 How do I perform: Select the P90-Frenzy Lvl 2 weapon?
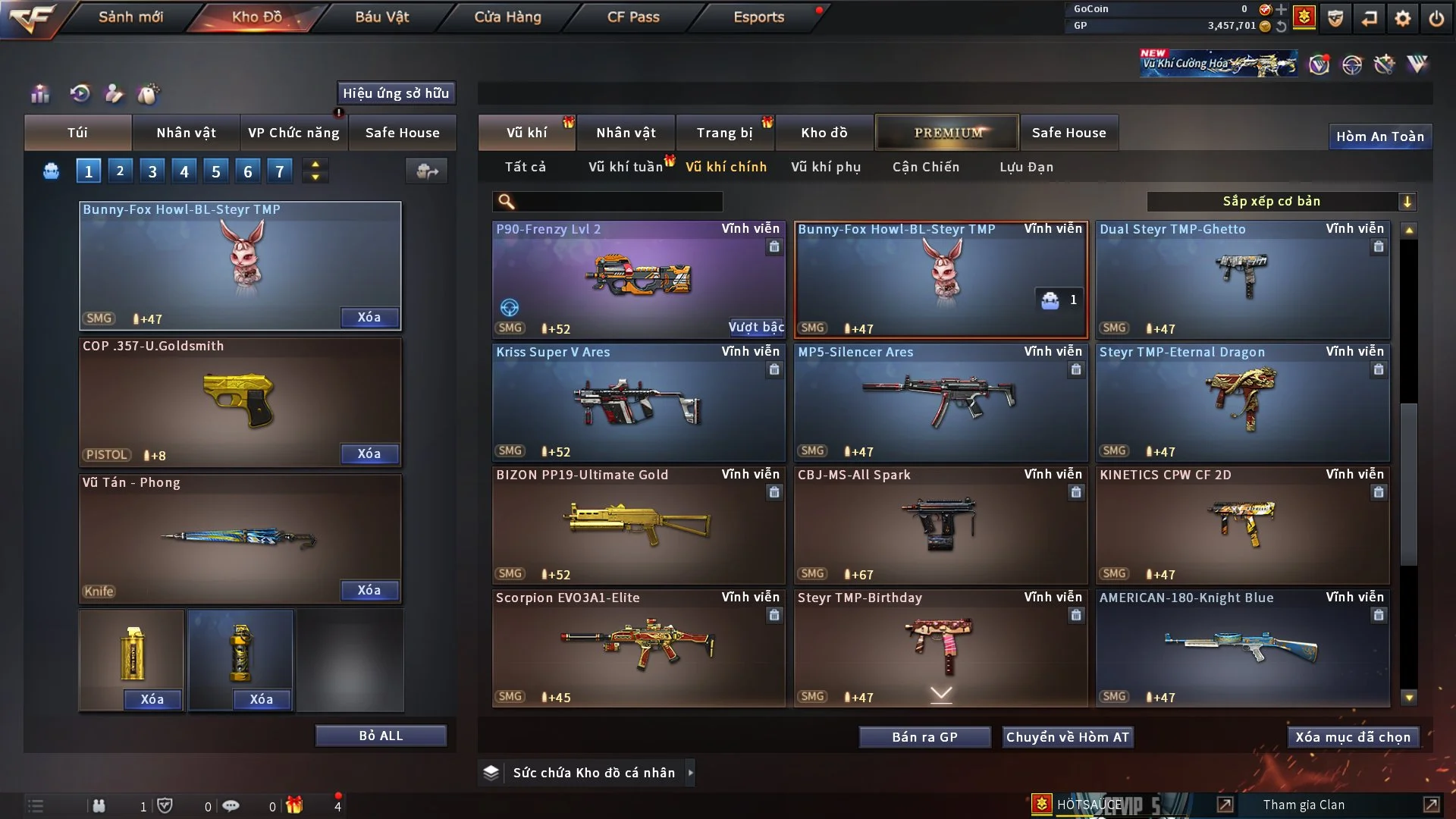(x=639, y=279)
